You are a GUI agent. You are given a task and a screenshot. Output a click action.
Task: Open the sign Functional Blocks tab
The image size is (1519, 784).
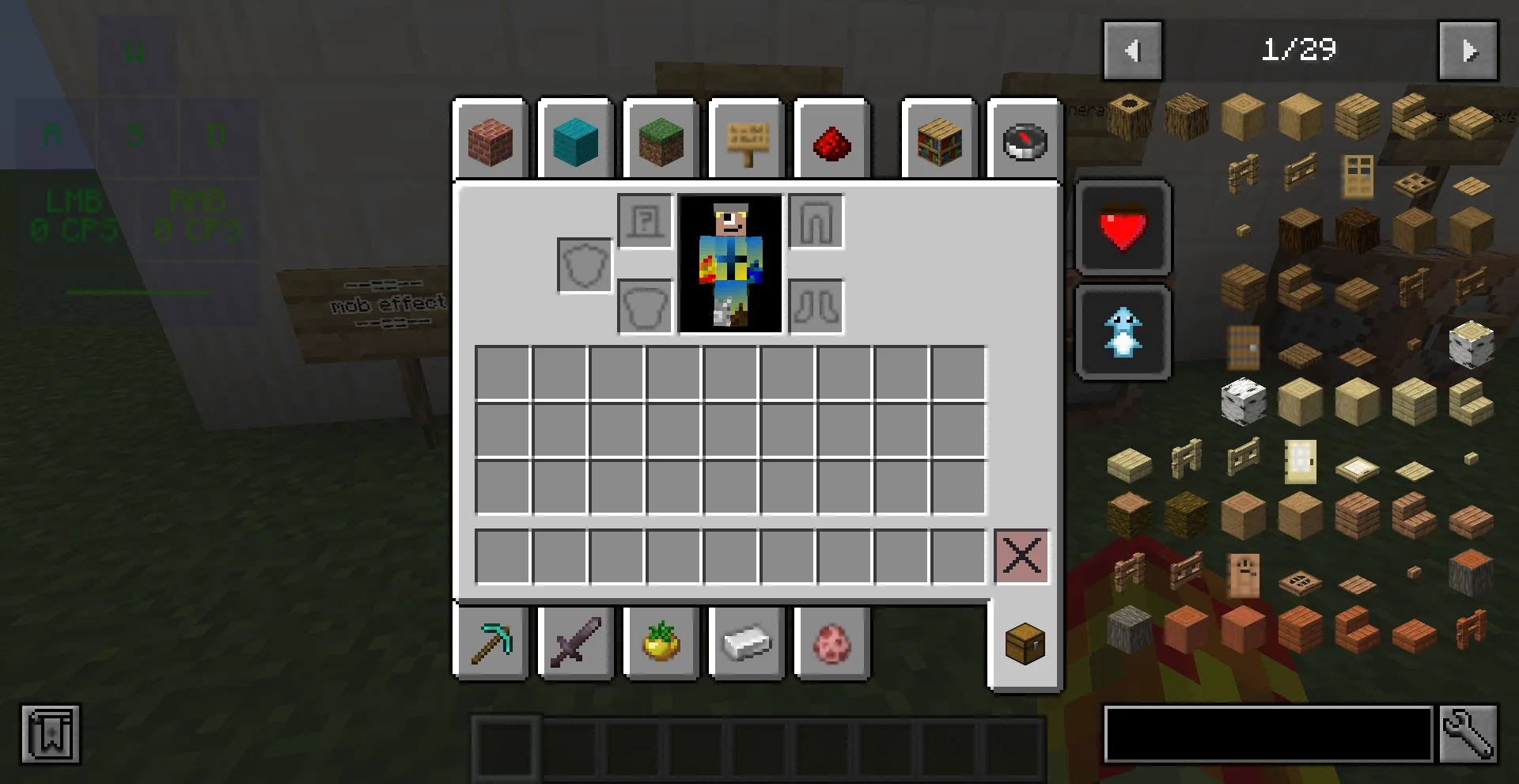746,141
